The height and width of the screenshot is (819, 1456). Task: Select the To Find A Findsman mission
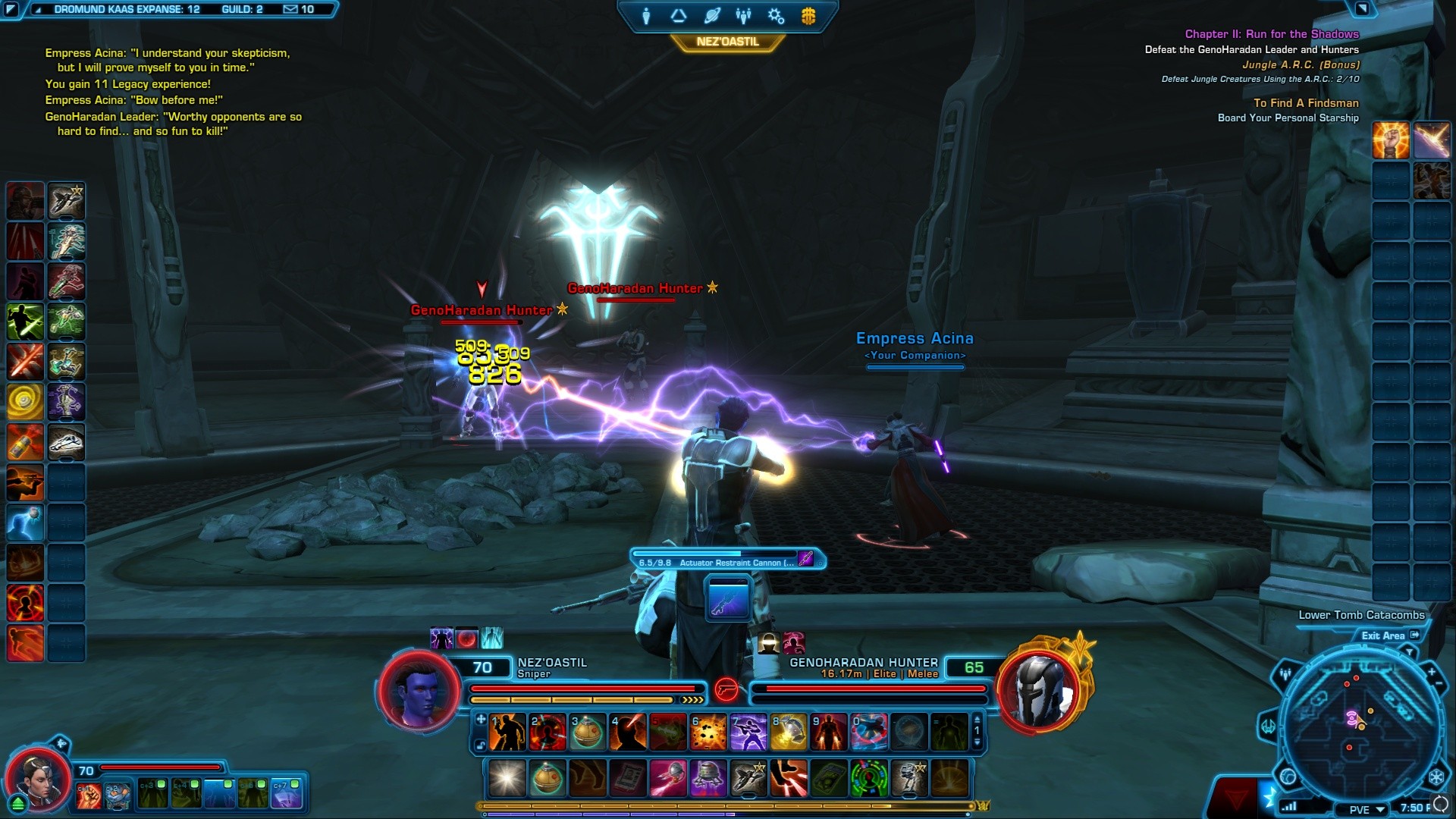1306,103
